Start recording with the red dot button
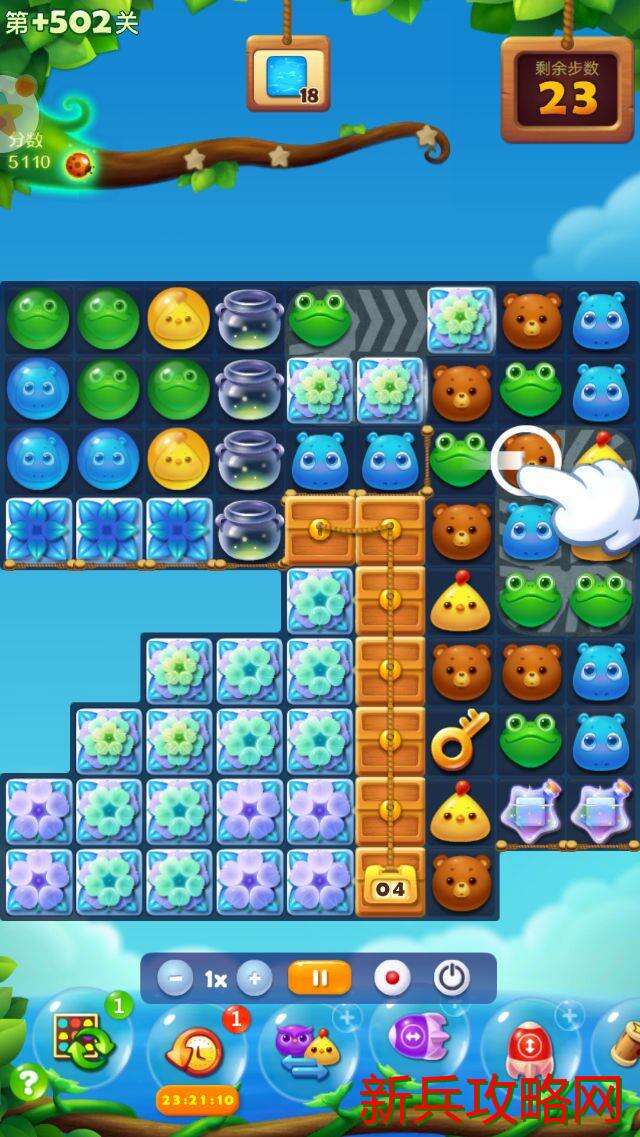640x1137 pixels. coord(391,978)
